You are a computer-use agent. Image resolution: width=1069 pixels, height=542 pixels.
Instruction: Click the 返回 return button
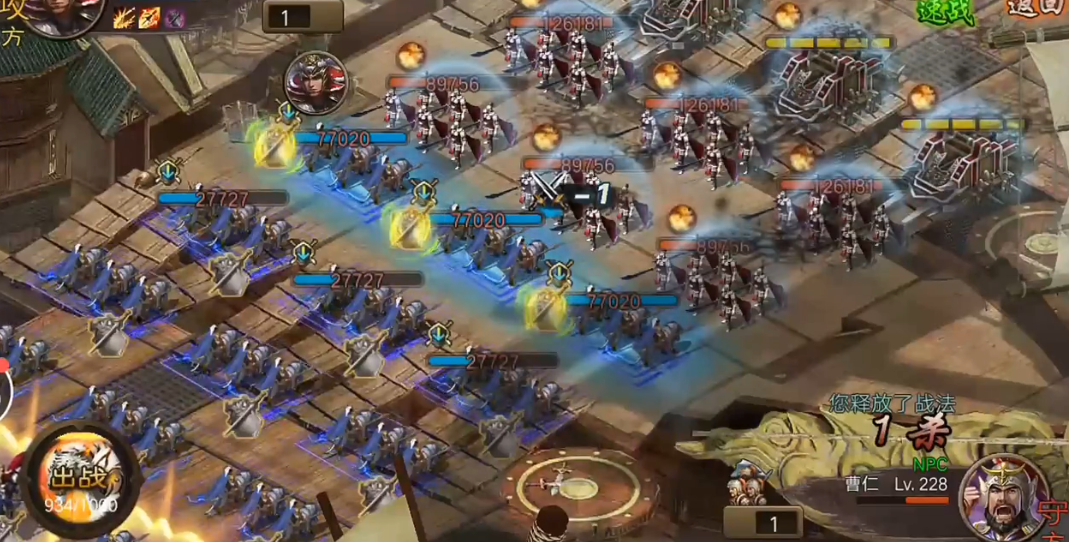point(1035,8)
